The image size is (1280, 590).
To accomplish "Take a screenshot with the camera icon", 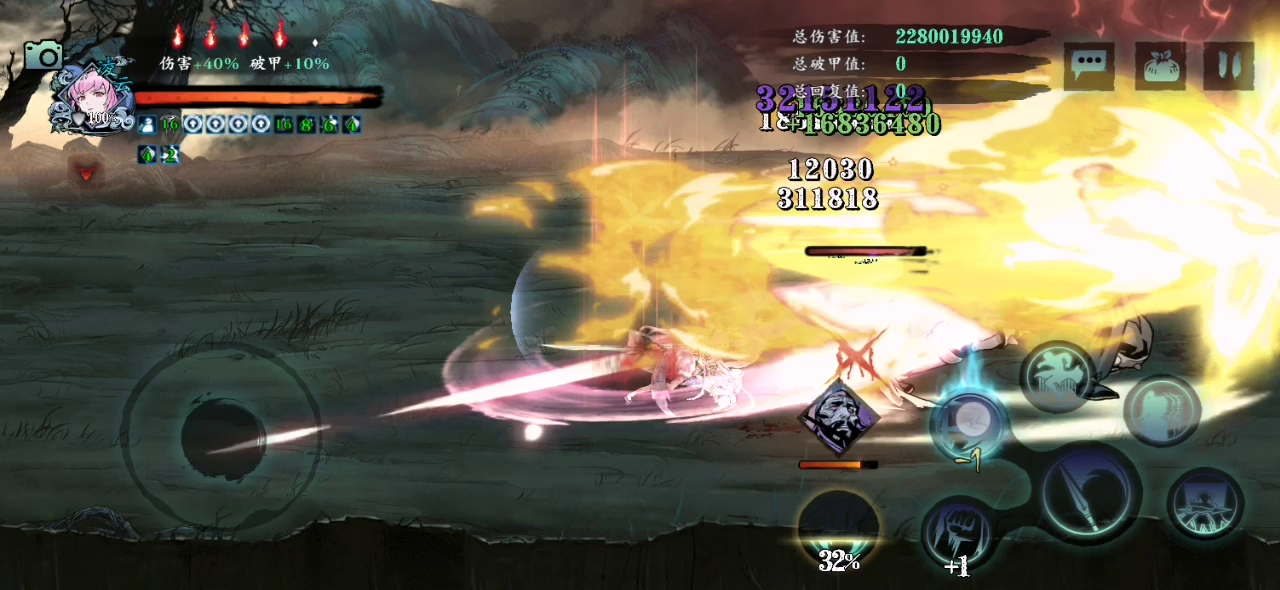I will tap(43, 55).
